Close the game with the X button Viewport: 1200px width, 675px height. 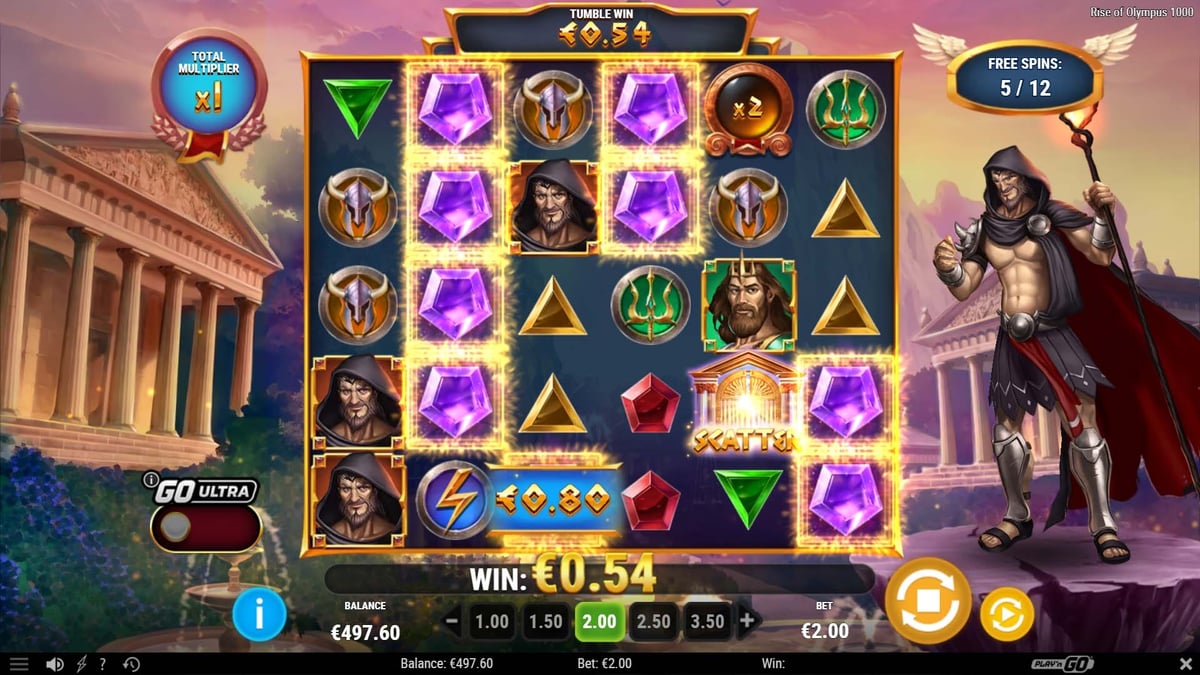click(x=1185, y=664)
